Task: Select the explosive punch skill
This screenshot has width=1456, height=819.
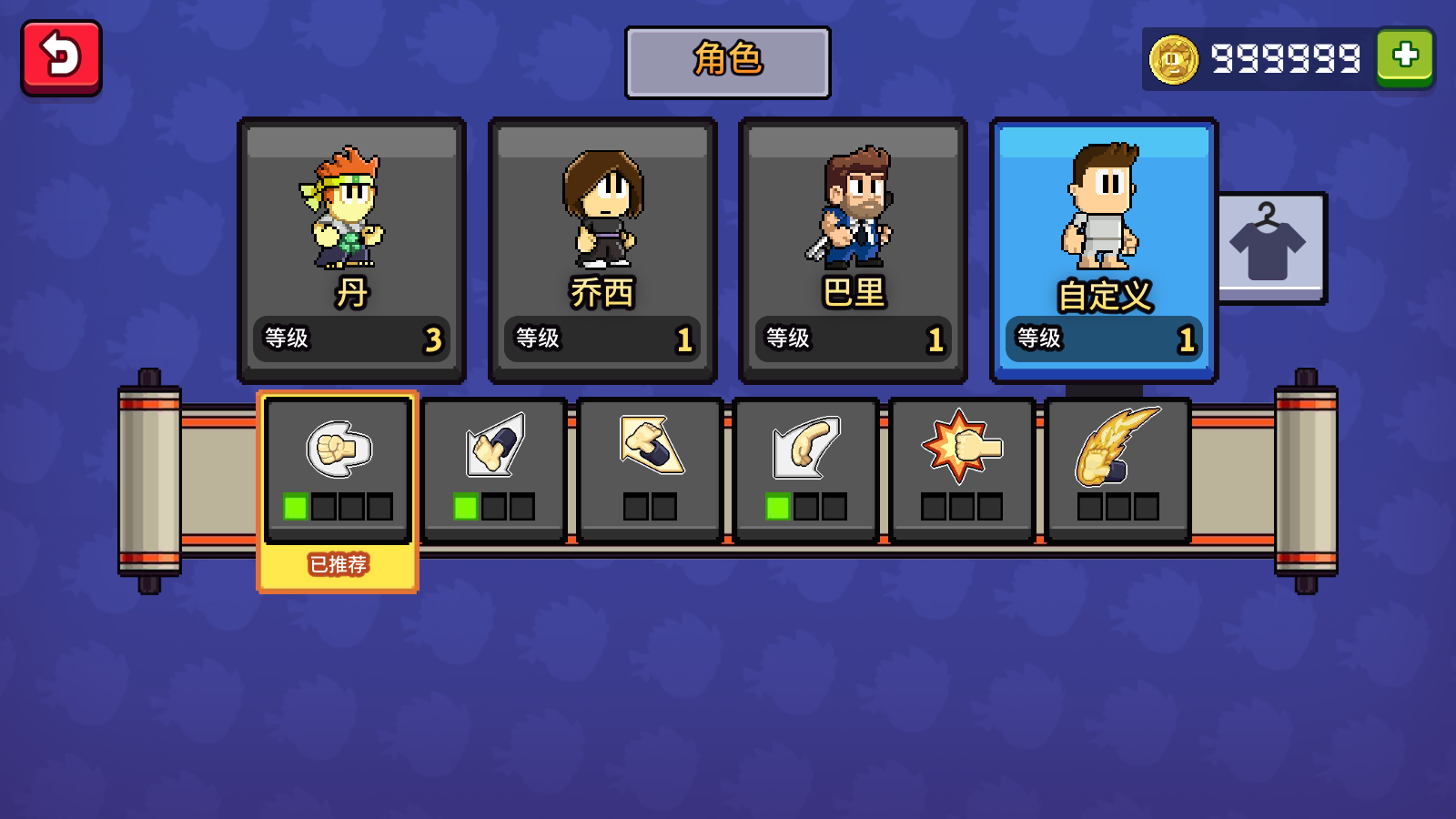Action: pos(962,470)
